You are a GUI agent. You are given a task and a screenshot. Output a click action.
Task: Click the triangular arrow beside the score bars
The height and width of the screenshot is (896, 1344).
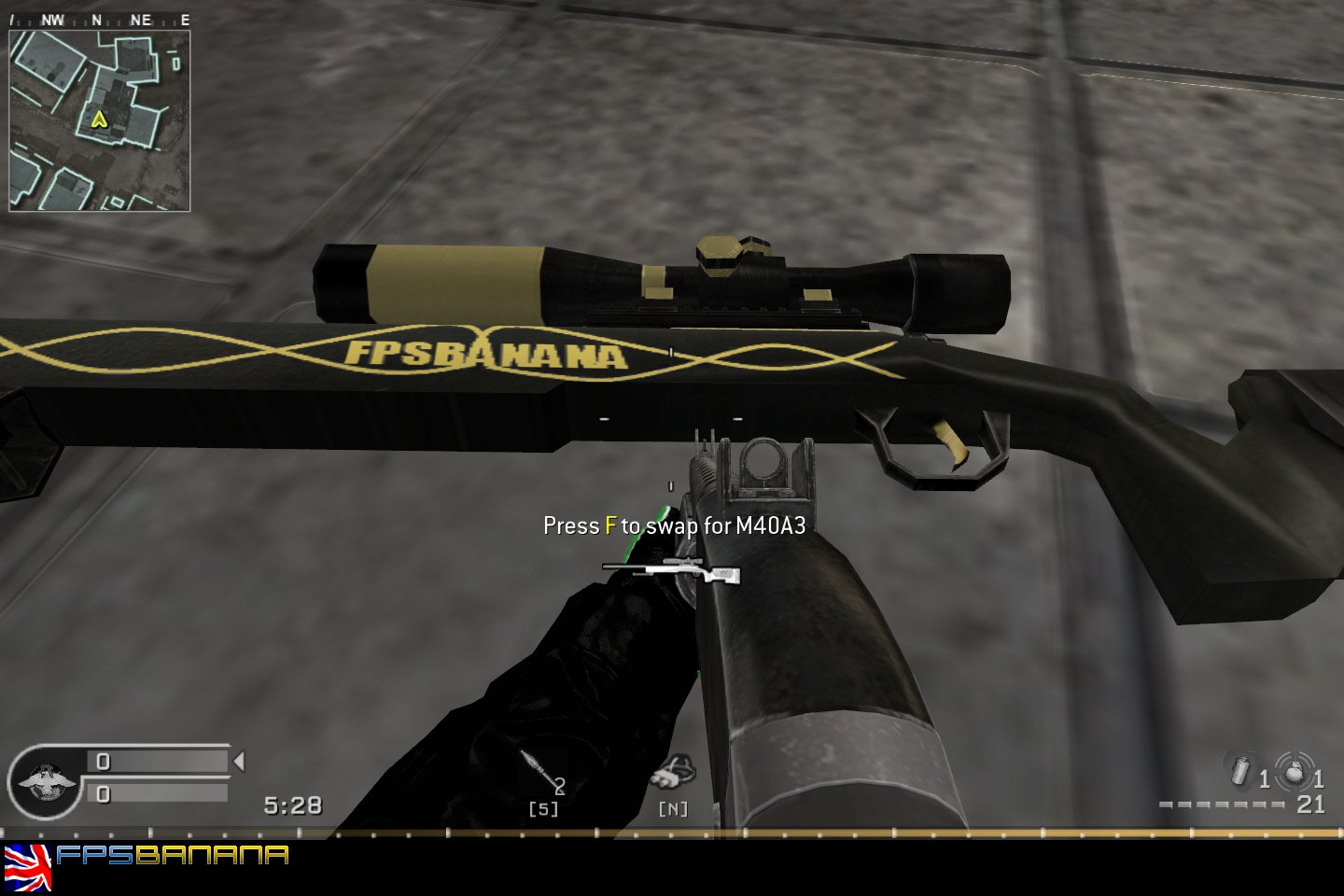pyautogui.click(x=237, y=762)
